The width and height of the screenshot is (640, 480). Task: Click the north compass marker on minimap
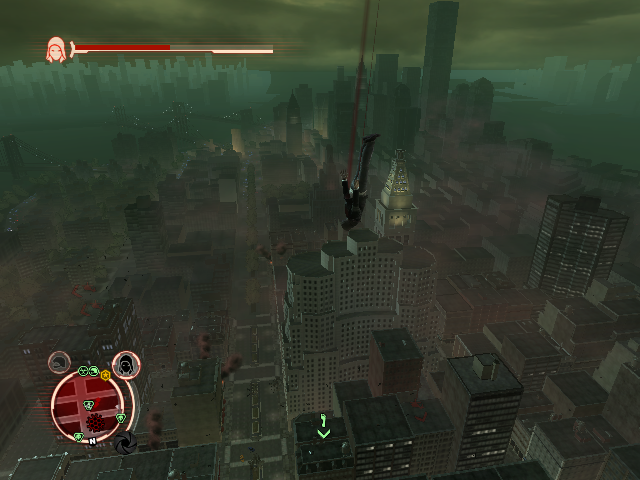(x=91, y=440)
